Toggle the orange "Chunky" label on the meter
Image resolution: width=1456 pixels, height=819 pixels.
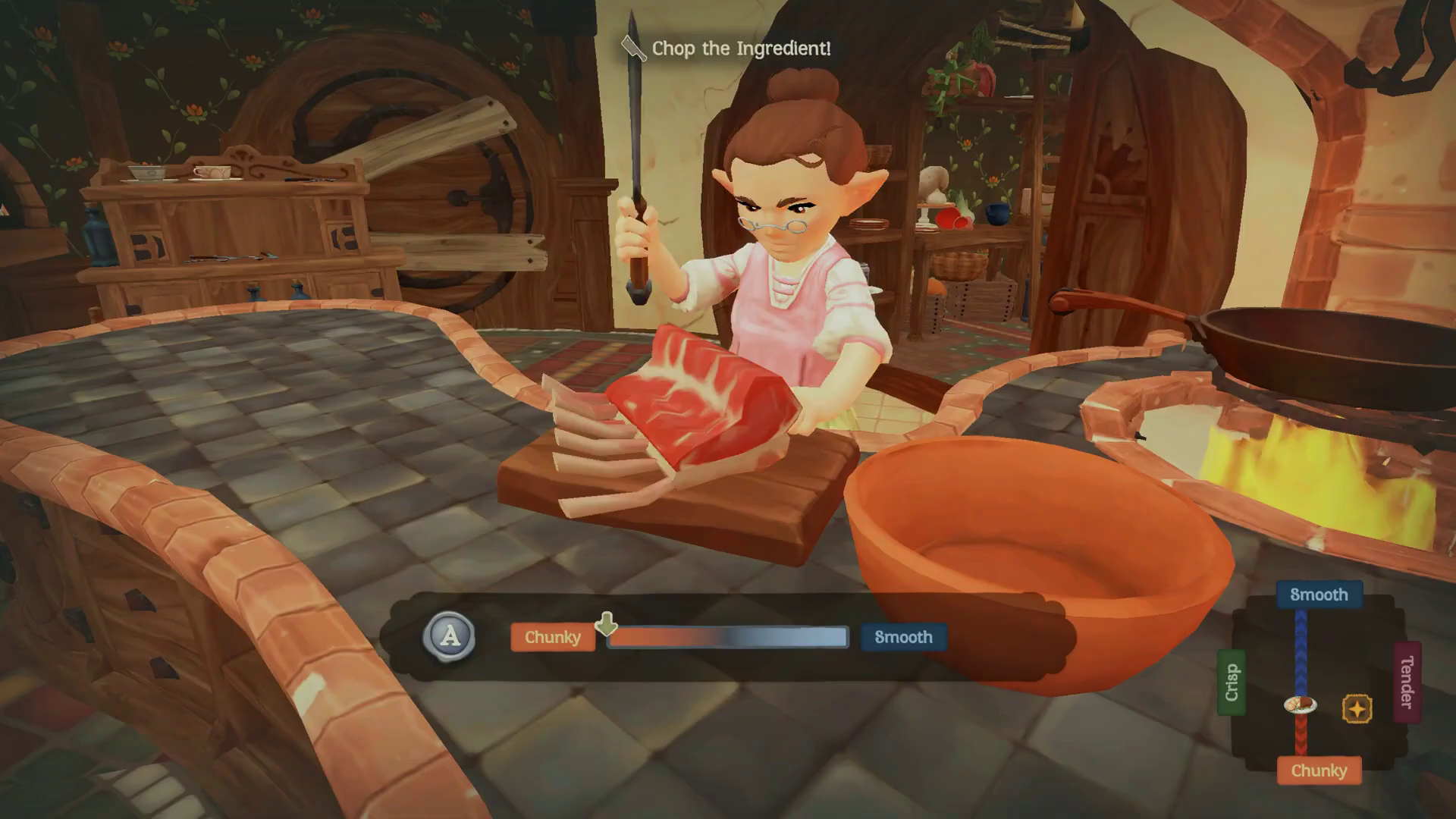(552, 638)
